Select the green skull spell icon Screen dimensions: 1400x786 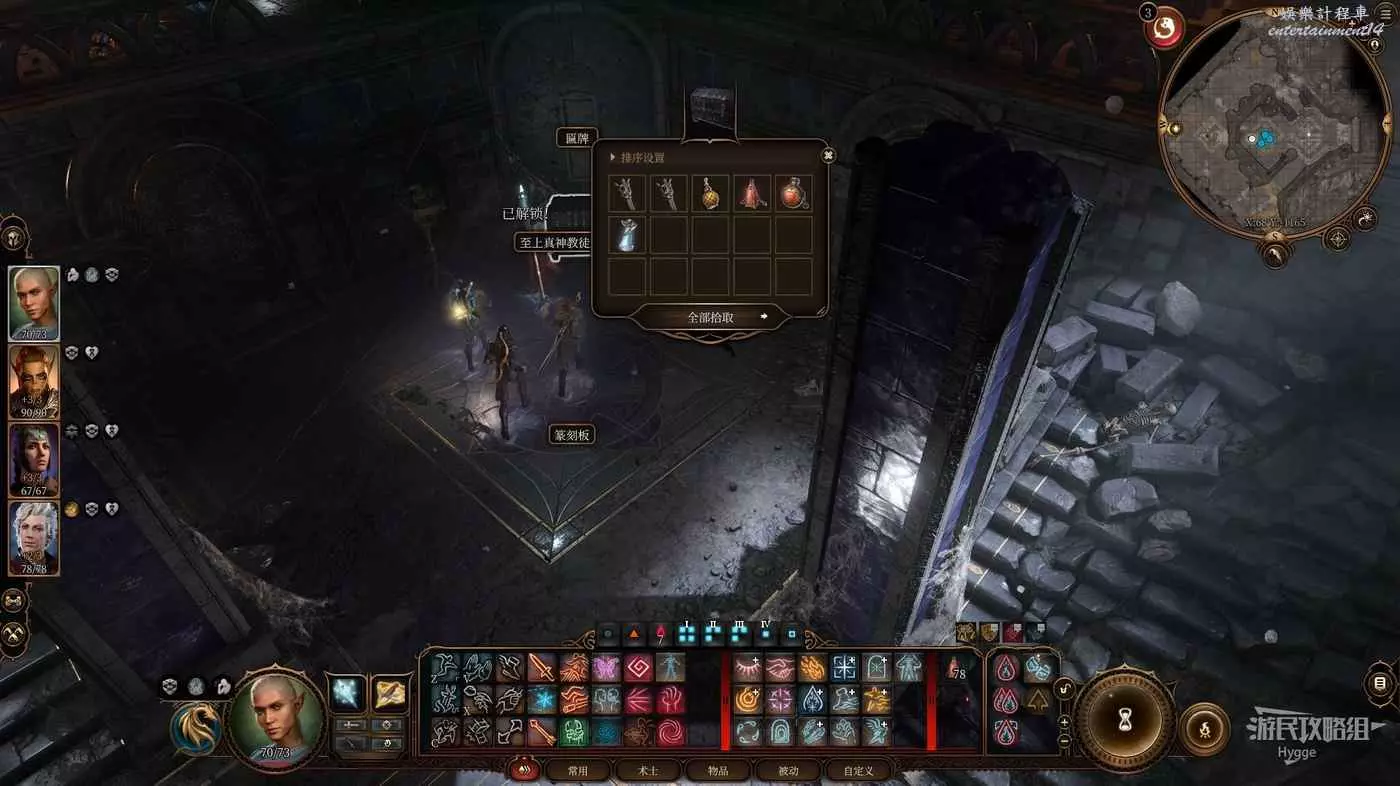pos(574,732)
